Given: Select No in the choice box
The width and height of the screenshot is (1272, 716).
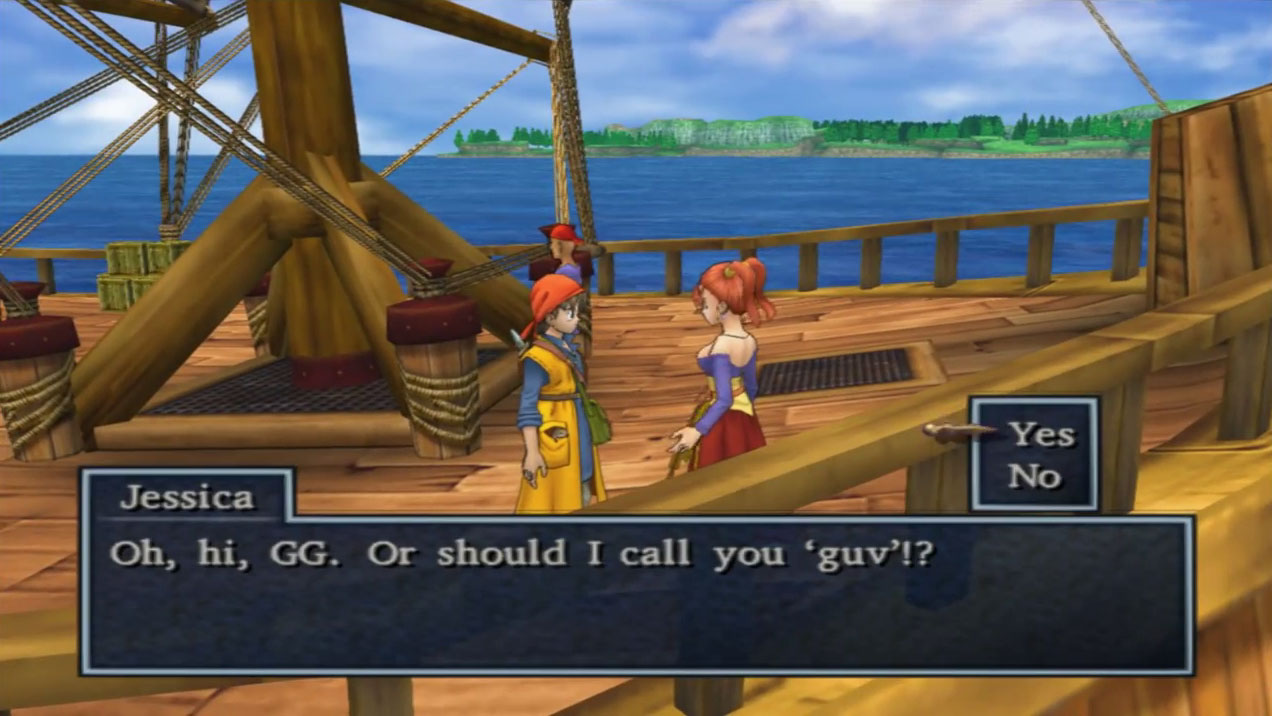Looking at the screenshot, I should 1034,476.
